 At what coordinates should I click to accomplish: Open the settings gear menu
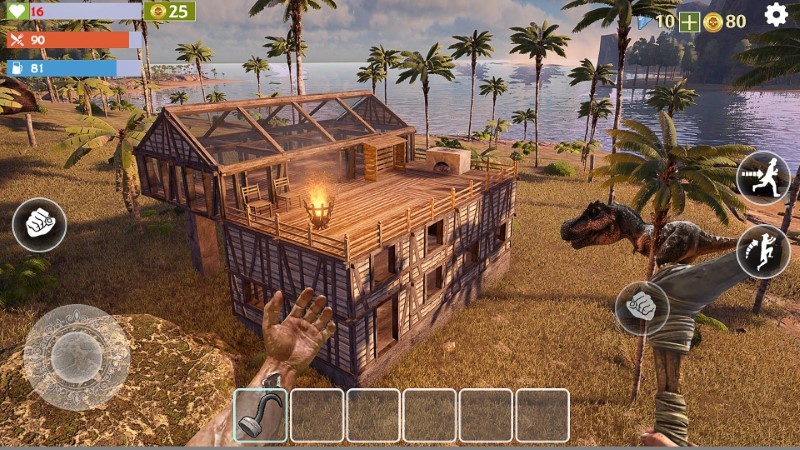(776, 15)
